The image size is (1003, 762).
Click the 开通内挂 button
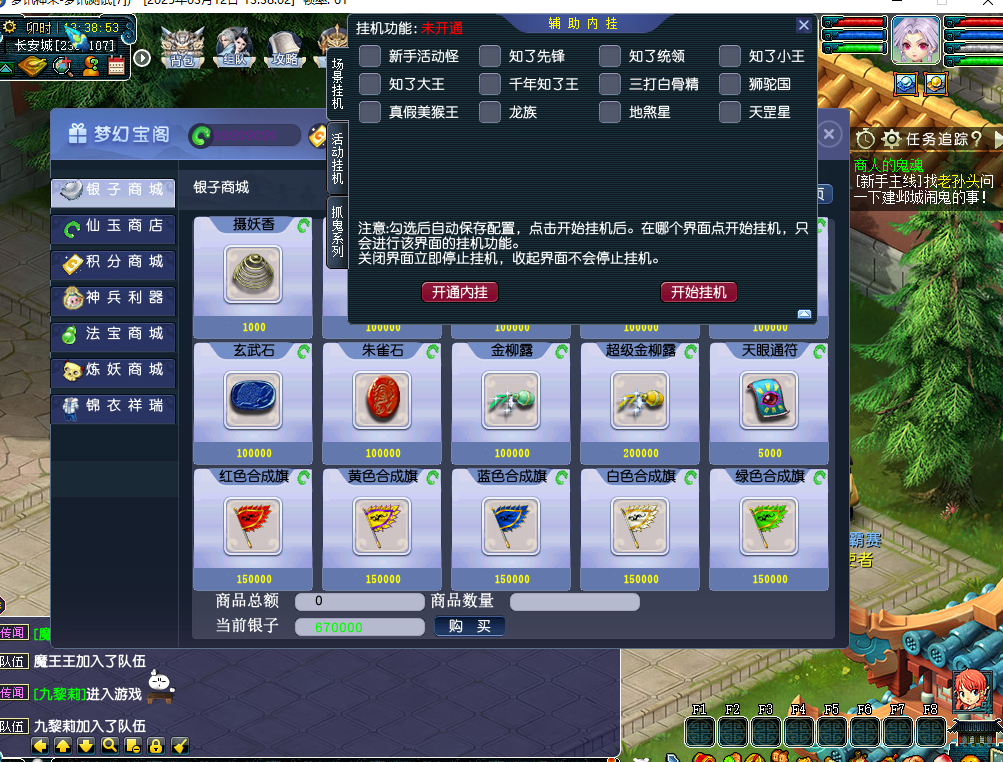(460, 292)
